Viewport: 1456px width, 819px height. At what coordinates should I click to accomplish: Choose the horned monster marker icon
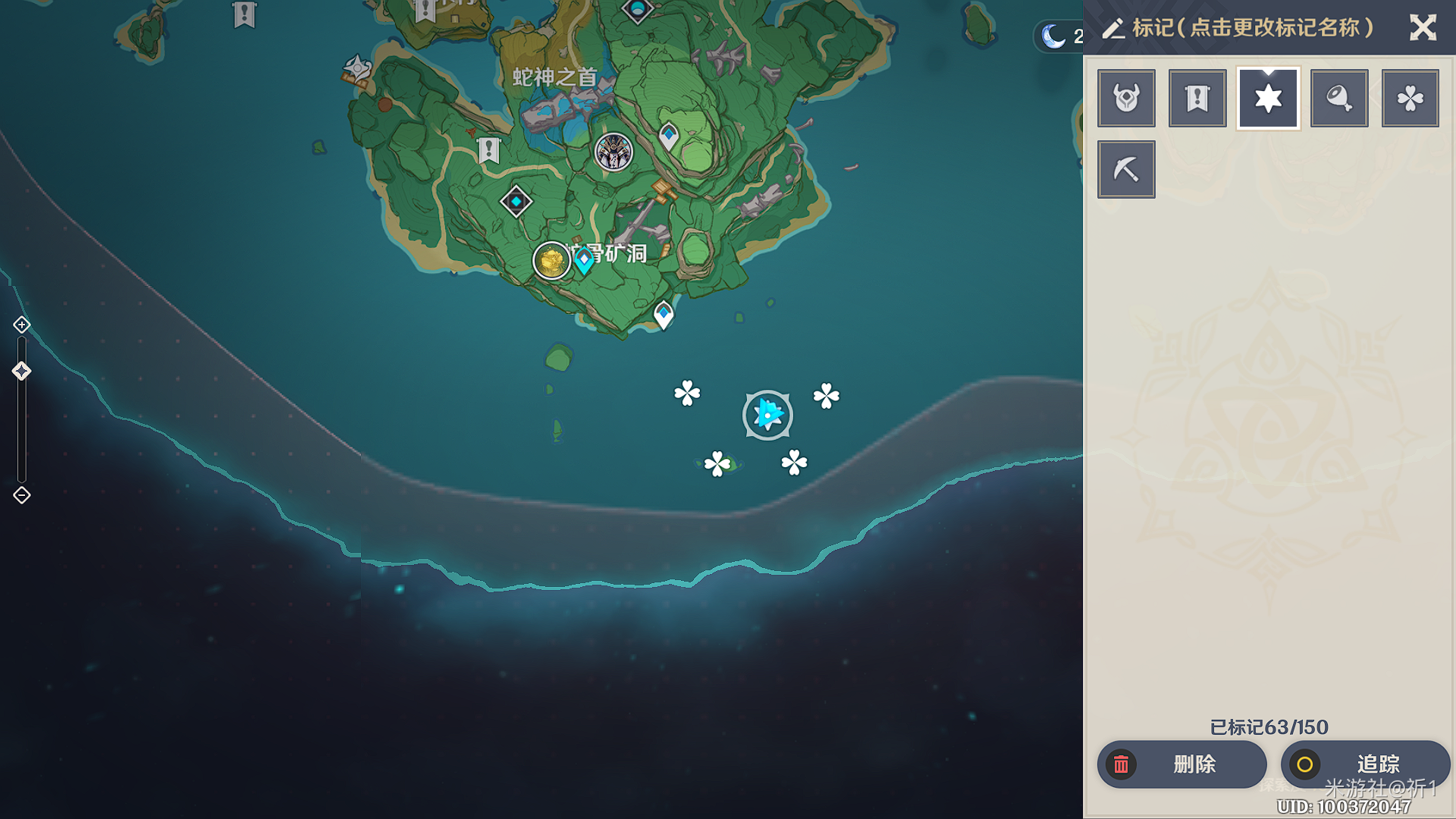[1126, 99]
